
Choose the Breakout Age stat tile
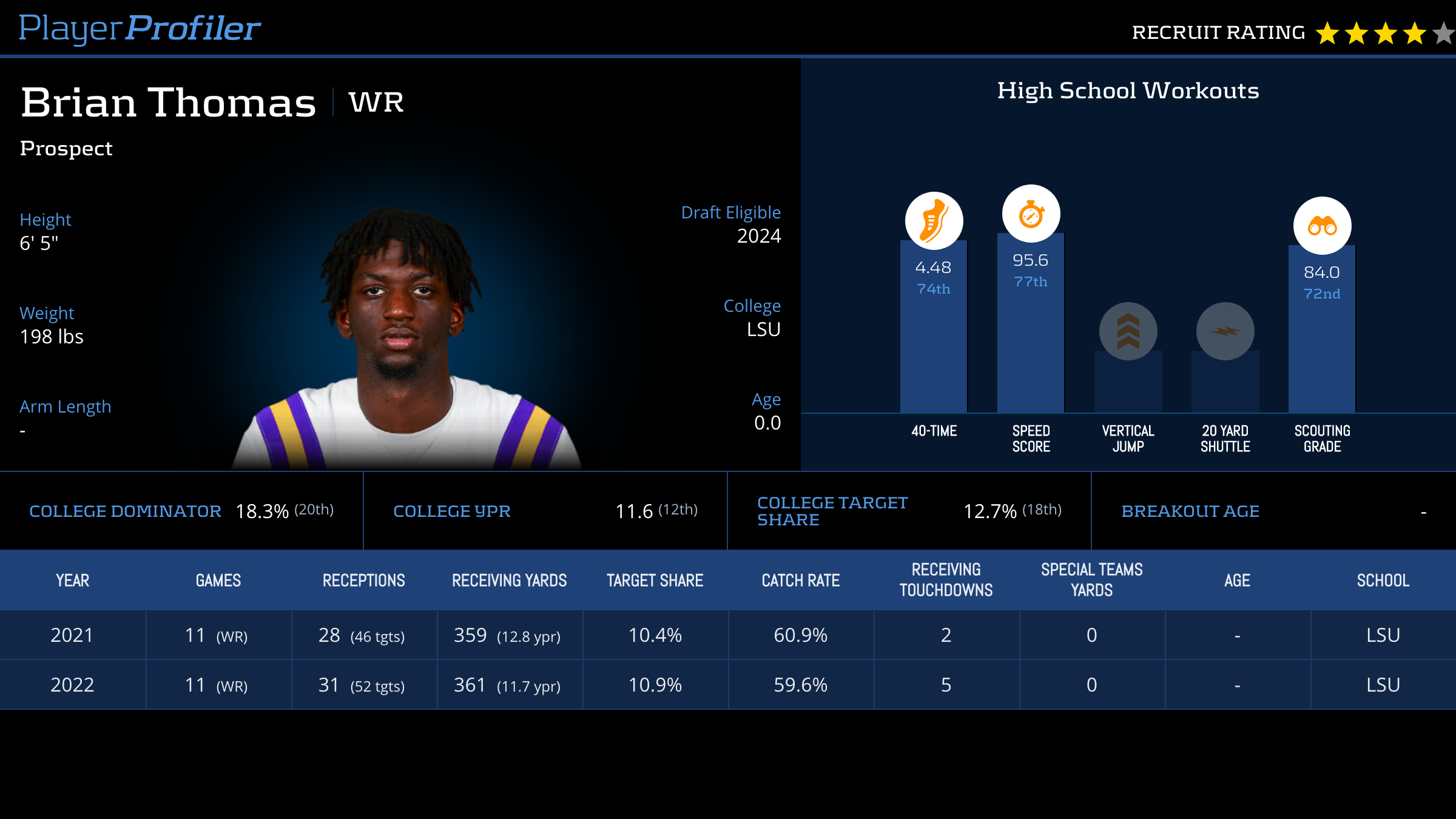pyautogui.click(x=1273, y=511)
